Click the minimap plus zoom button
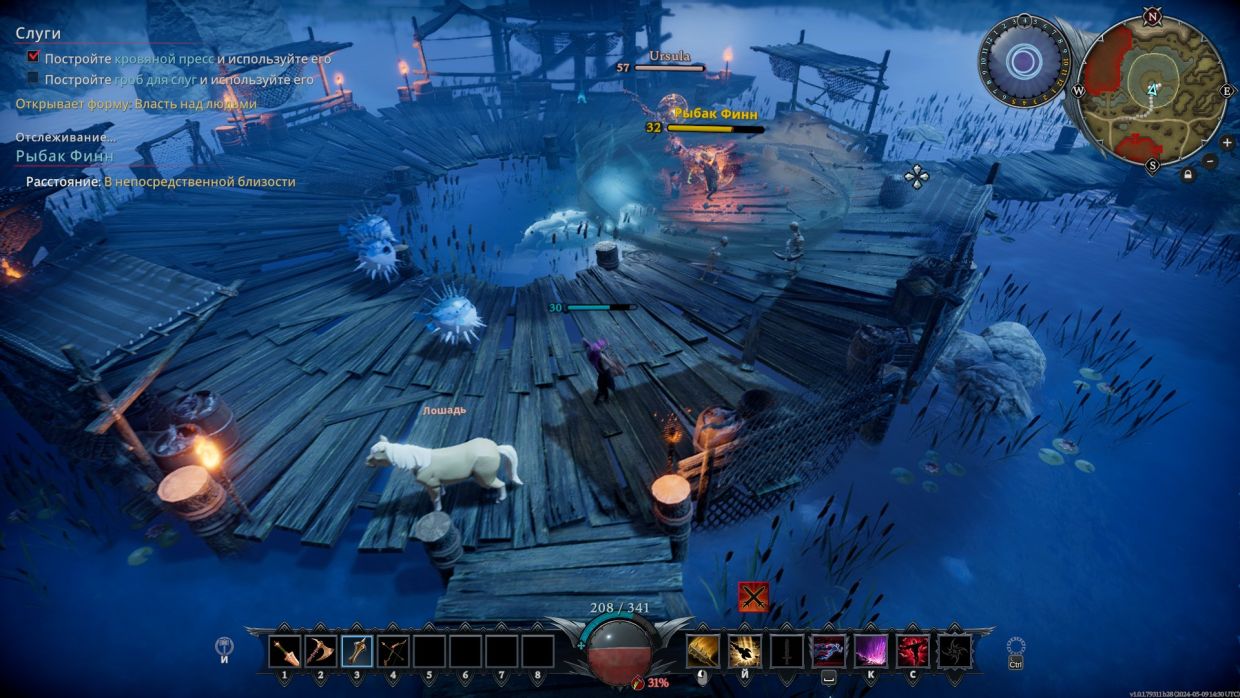 (1227, 143)
